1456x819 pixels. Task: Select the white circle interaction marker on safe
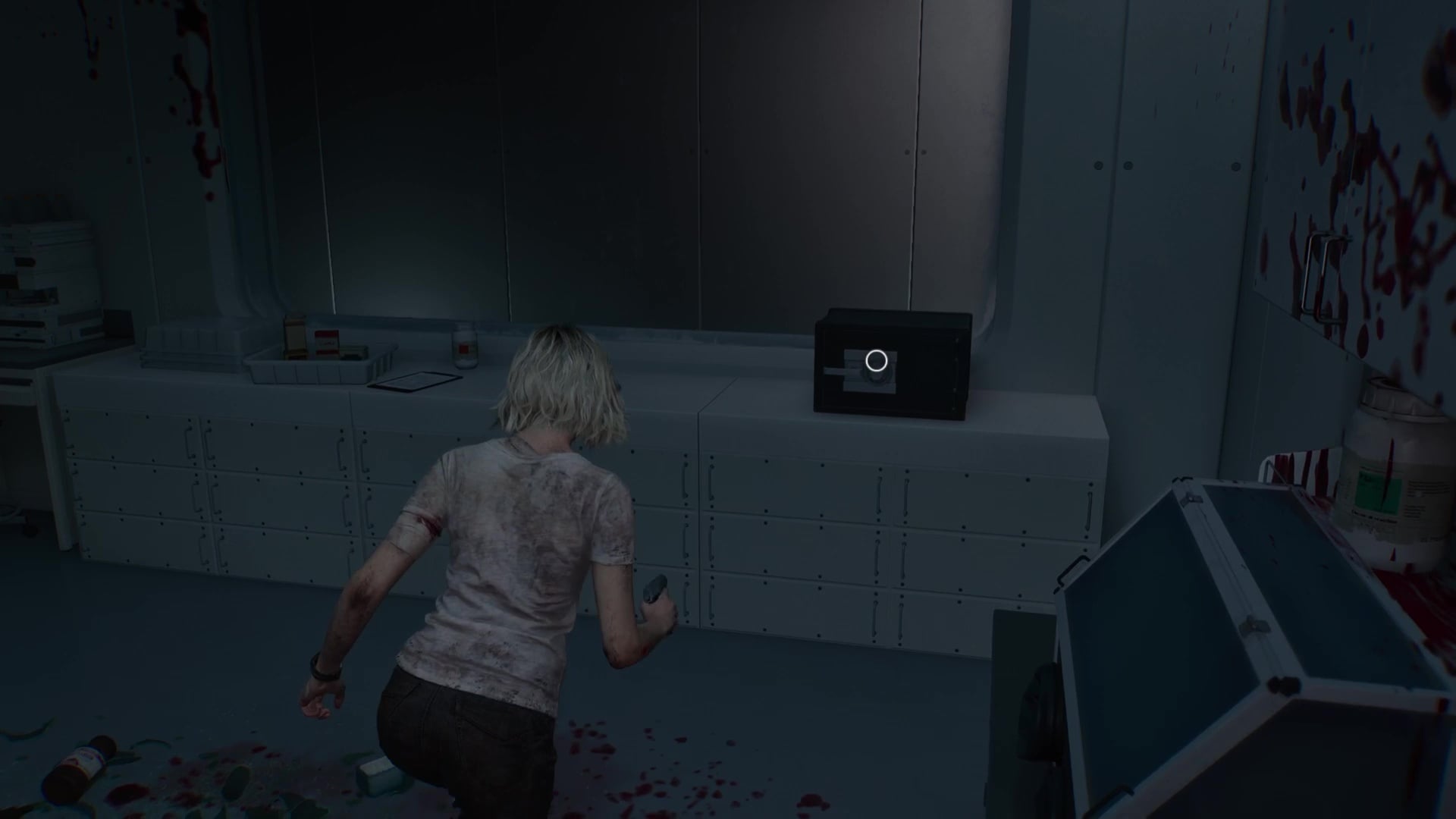[877, 361]
